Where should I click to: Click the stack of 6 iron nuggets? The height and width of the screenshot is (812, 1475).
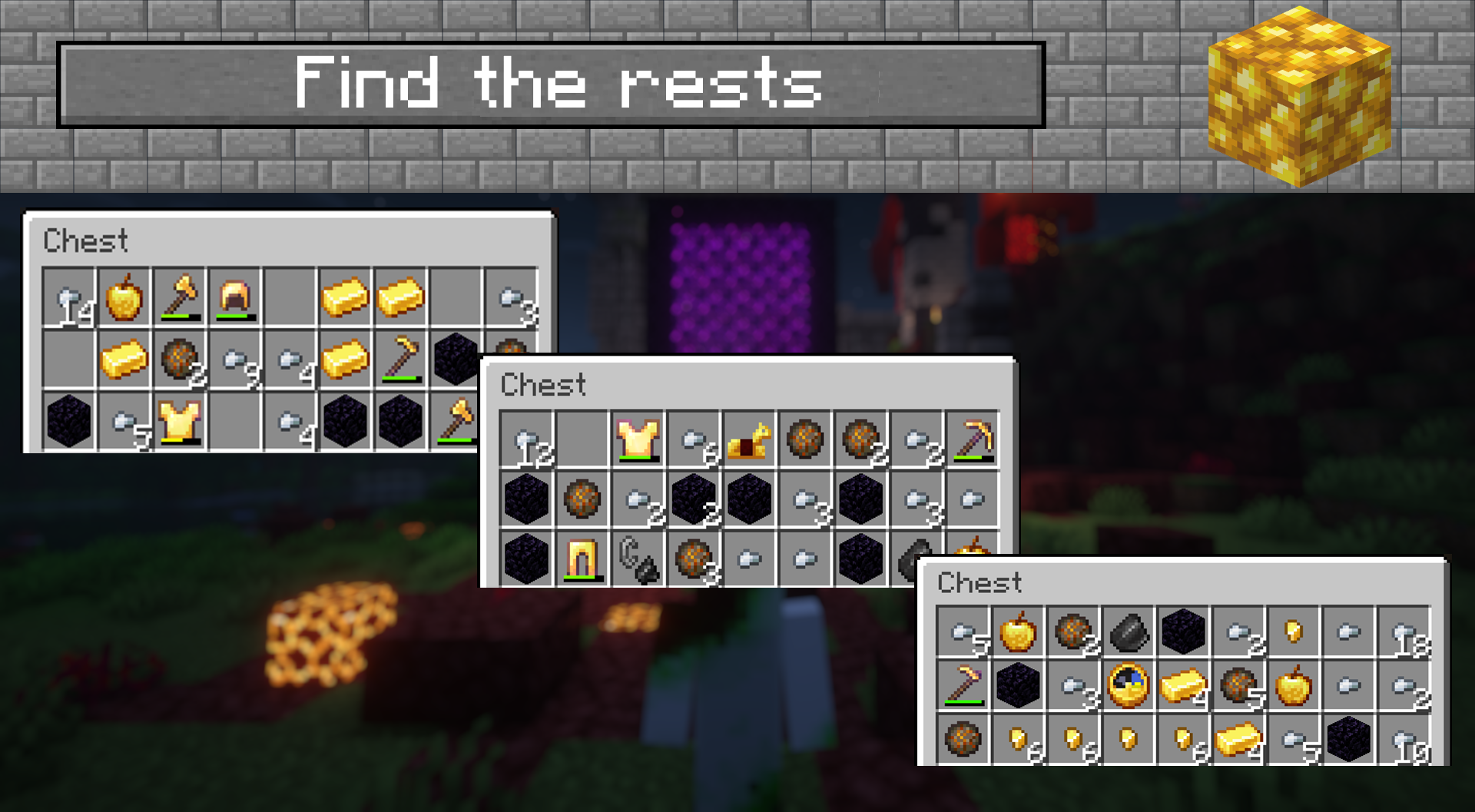point(694,440)
